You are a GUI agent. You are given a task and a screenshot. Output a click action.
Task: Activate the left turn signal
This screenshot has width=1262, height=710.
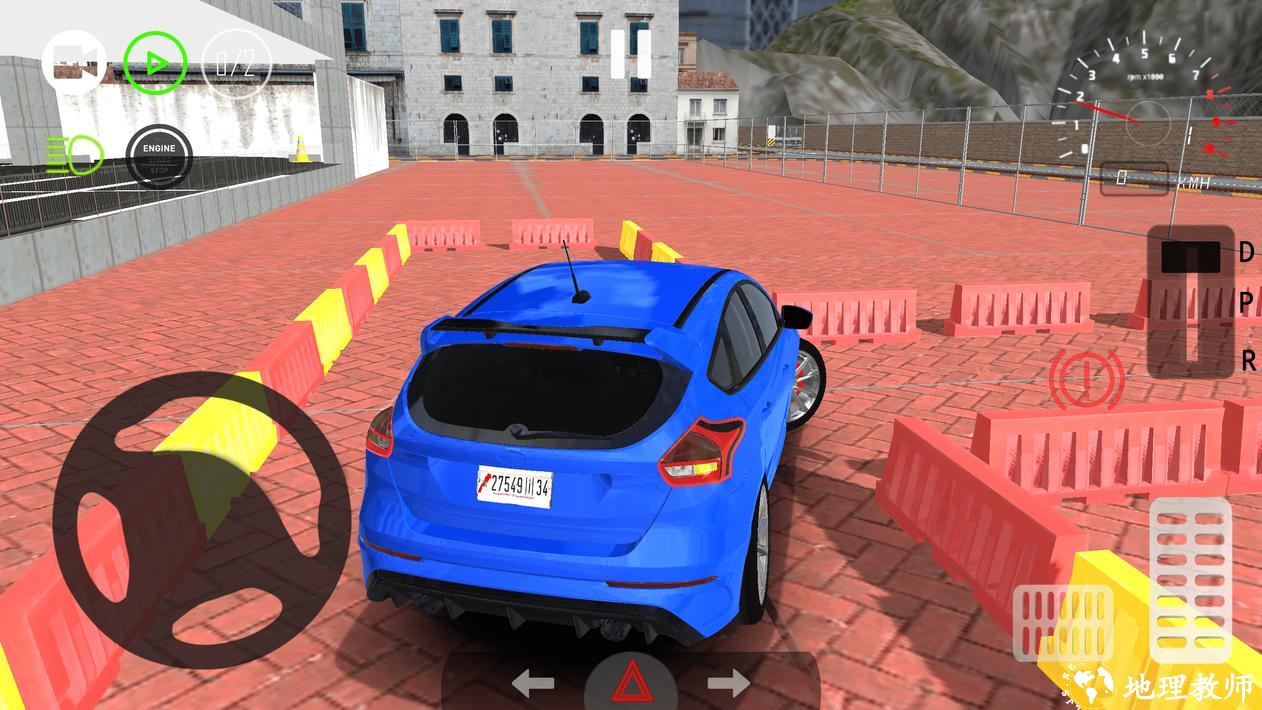[x=533, y=684]
